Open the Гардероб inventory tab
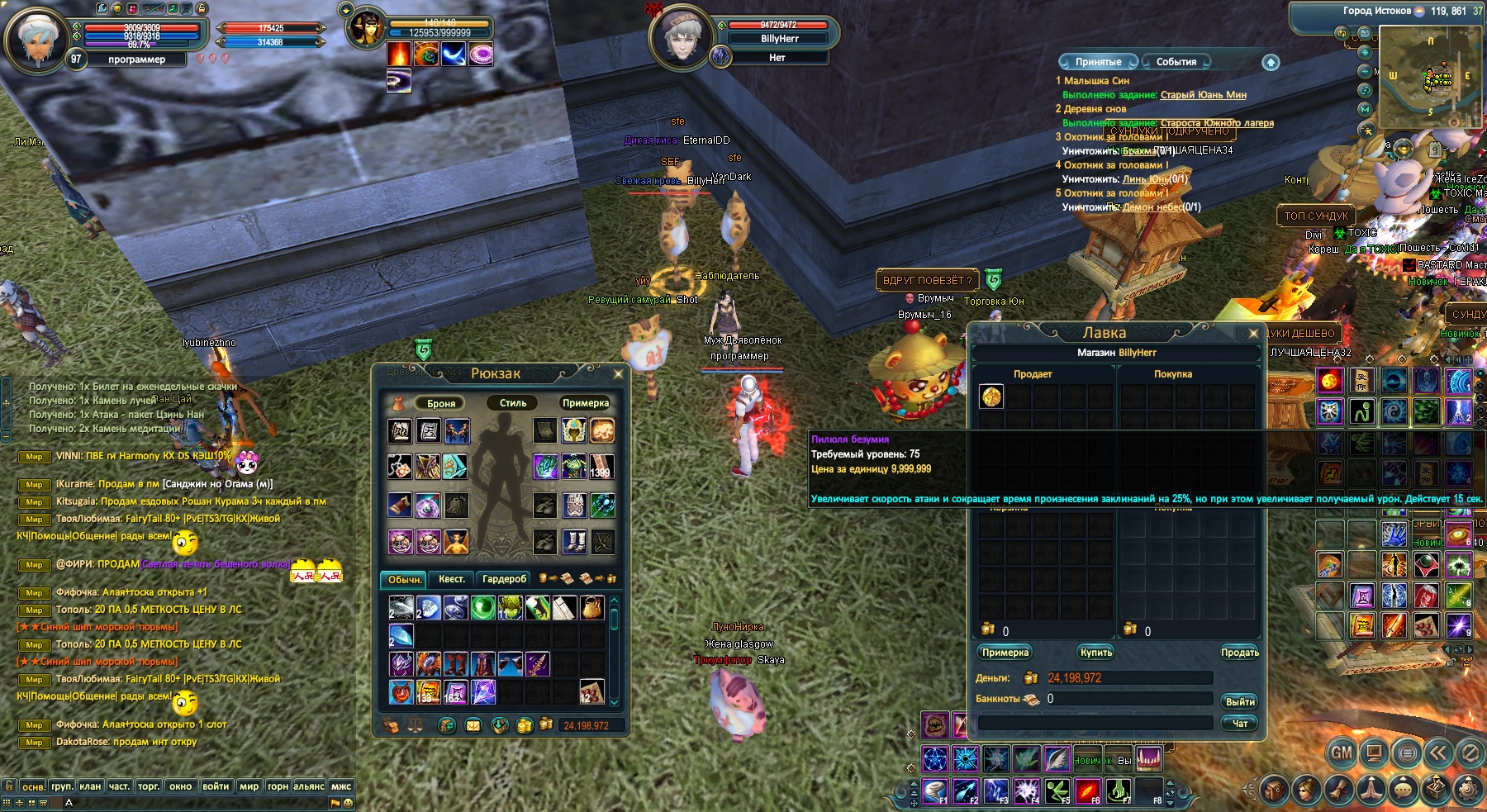The width and height of the screenshot is (1487, 812). pos(504,579)
